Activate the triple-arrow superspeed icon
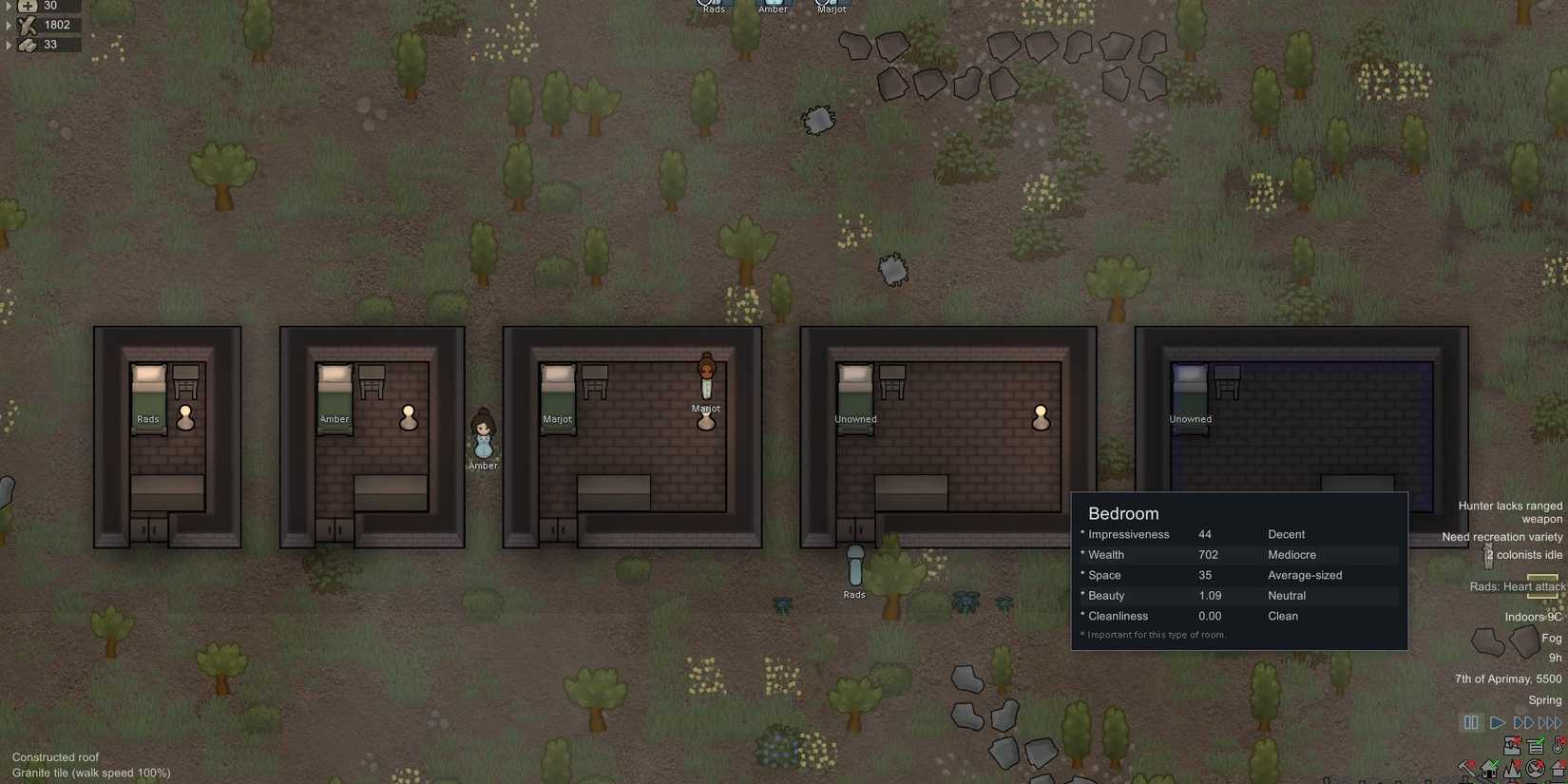 1549,722
